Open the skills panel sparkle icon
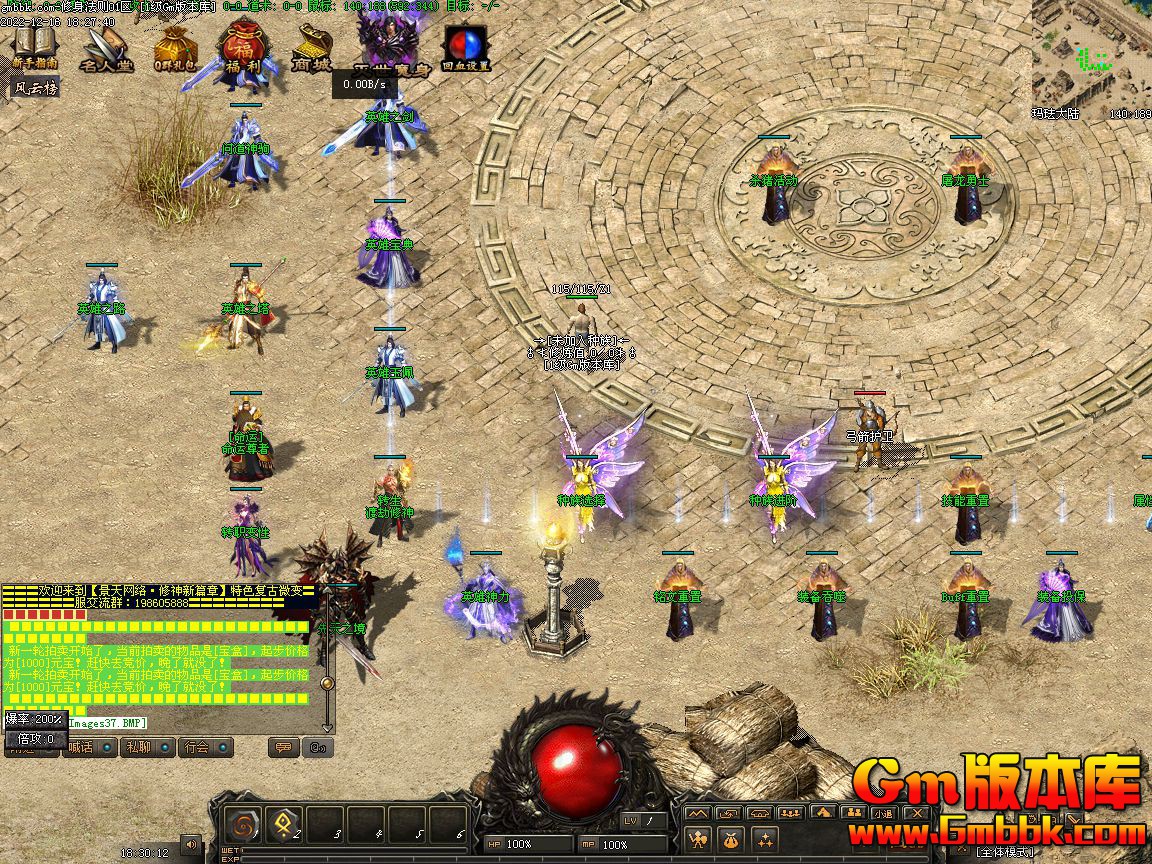 pyautogui.click(x=765, y=838)
